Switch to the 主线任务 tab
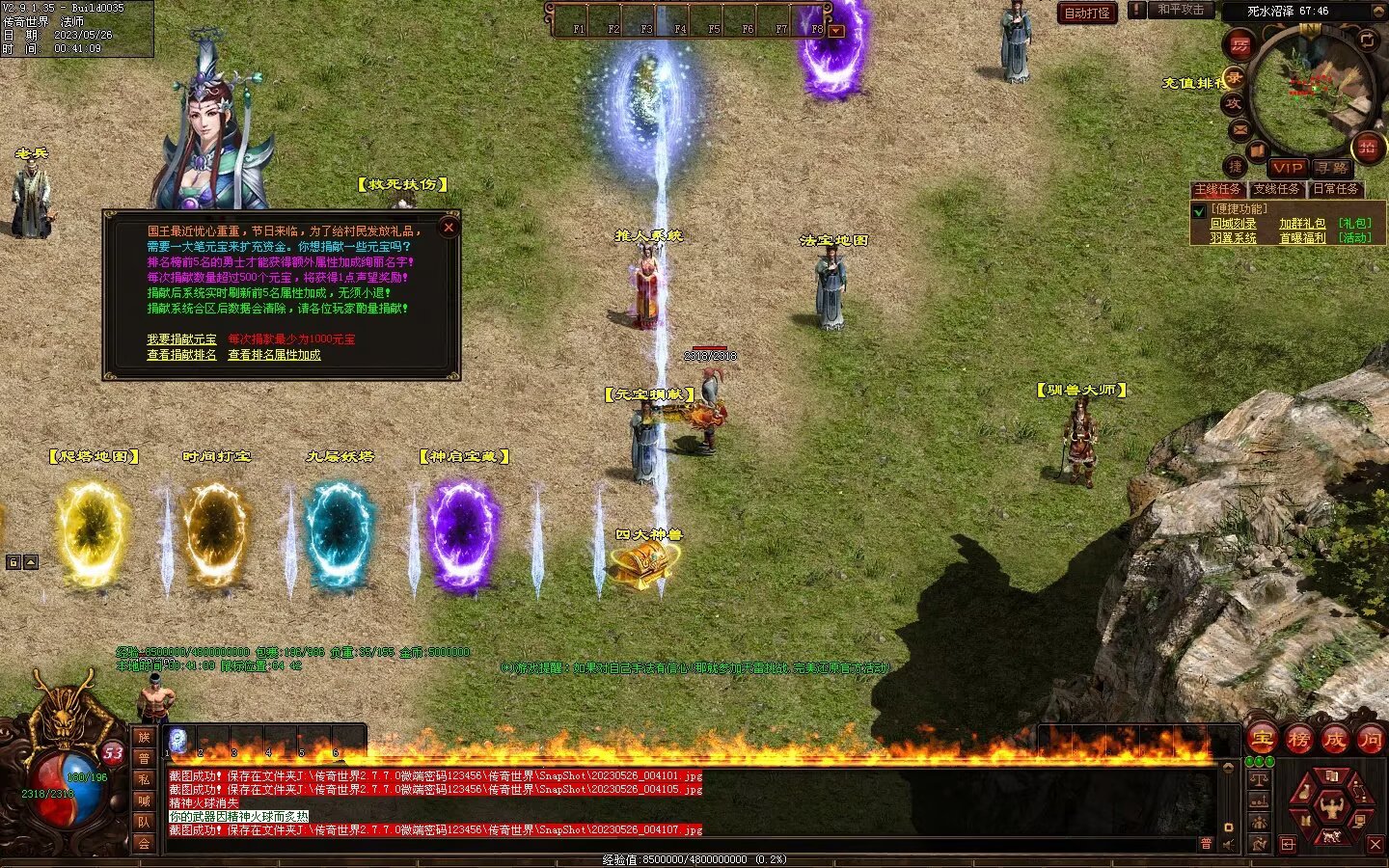The height and width of the screenshot is (868, 1389). click(x=1217, y=189)
